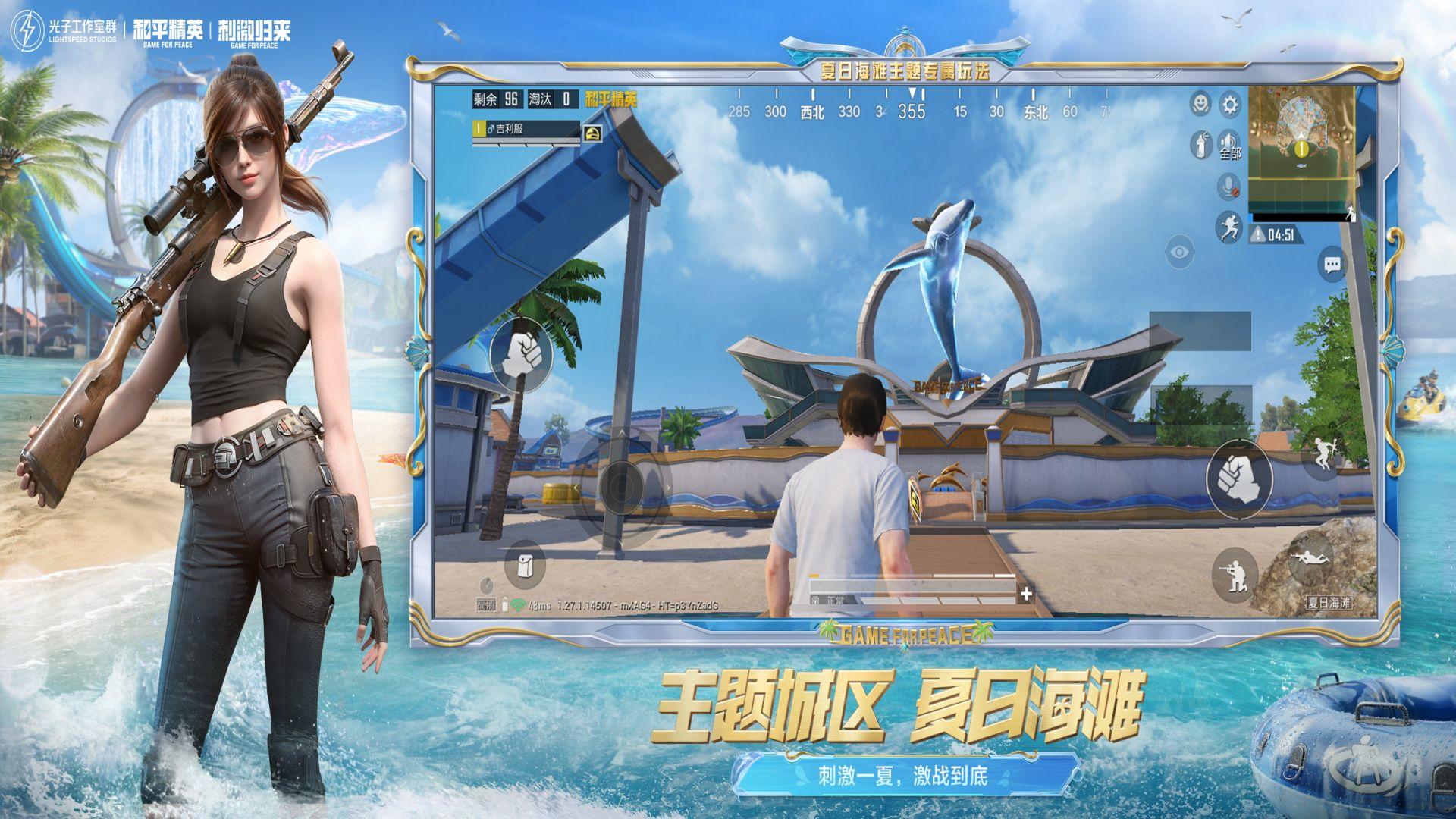Screen dimensions: 1456x819
Task: Tap the prone stance button
Action: [x=1311, y=560]
